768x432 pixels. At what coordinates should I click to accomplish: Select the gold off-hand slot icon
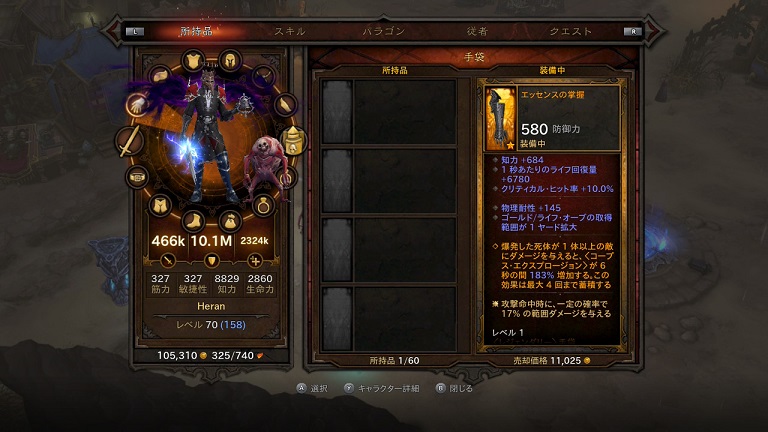tap(292, 141)
